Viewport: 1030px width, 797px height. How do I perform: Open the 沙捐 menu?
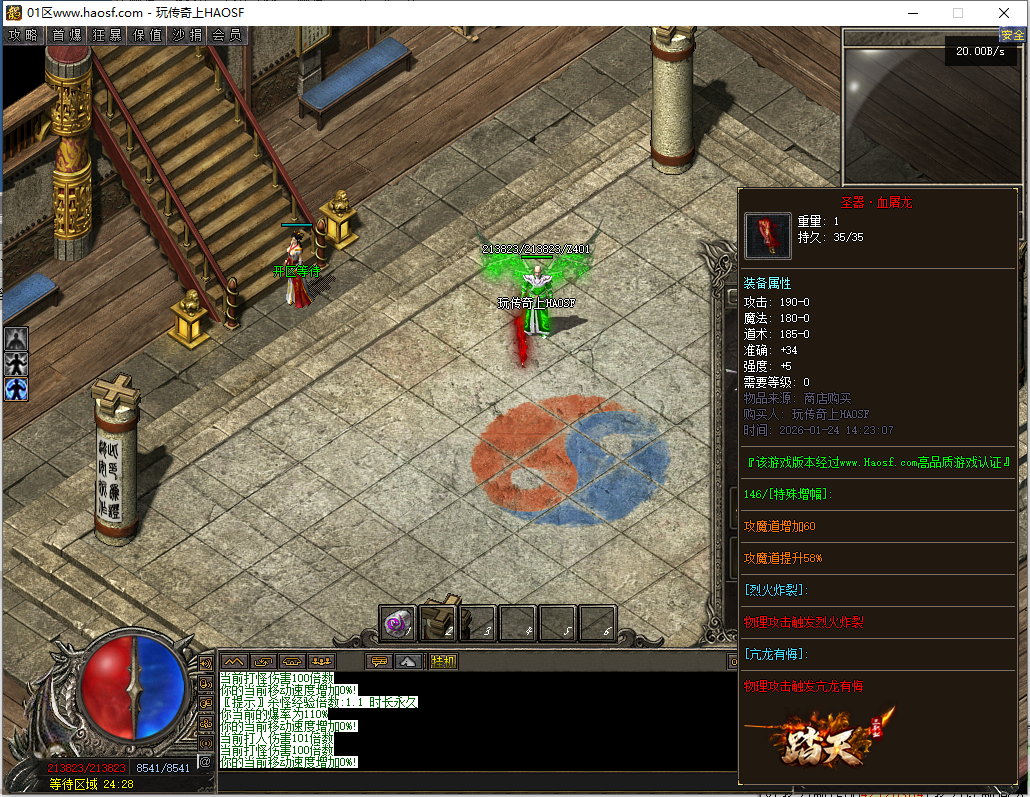[187, 35]
